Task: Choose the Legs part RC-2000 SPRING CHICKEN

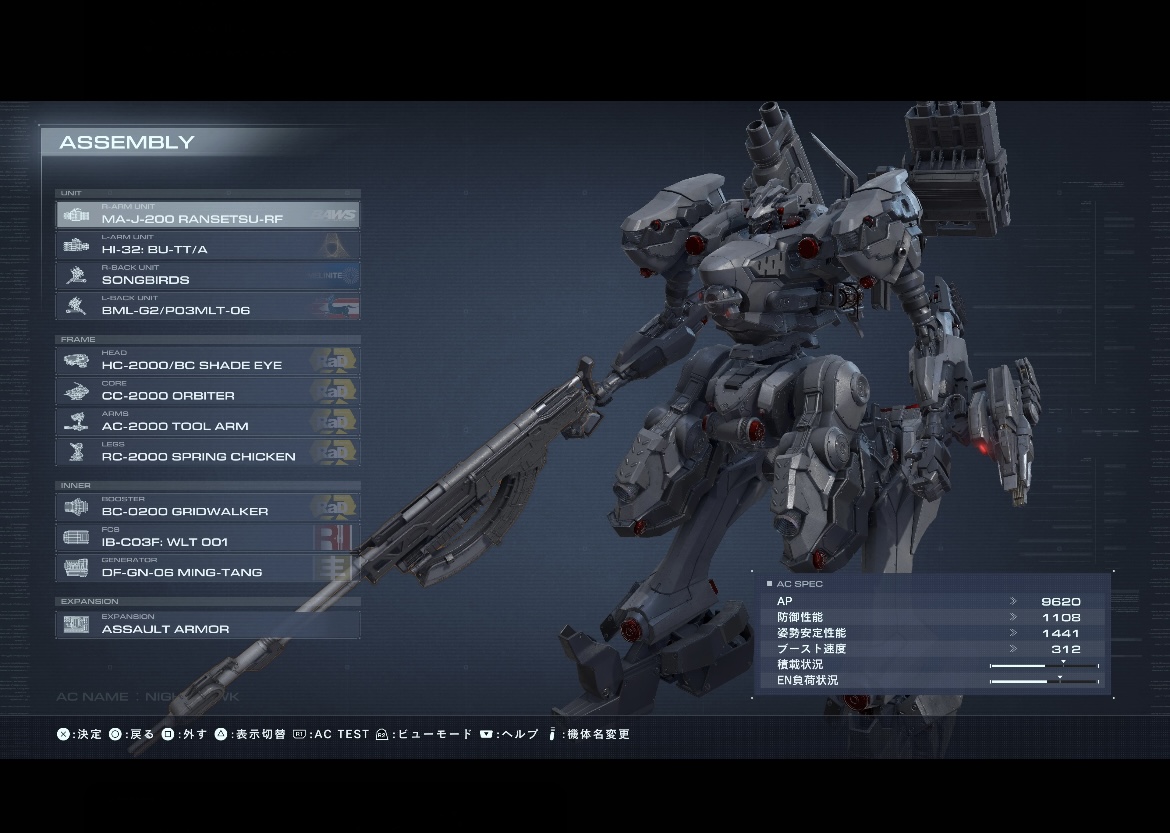Action: [208, 453]
